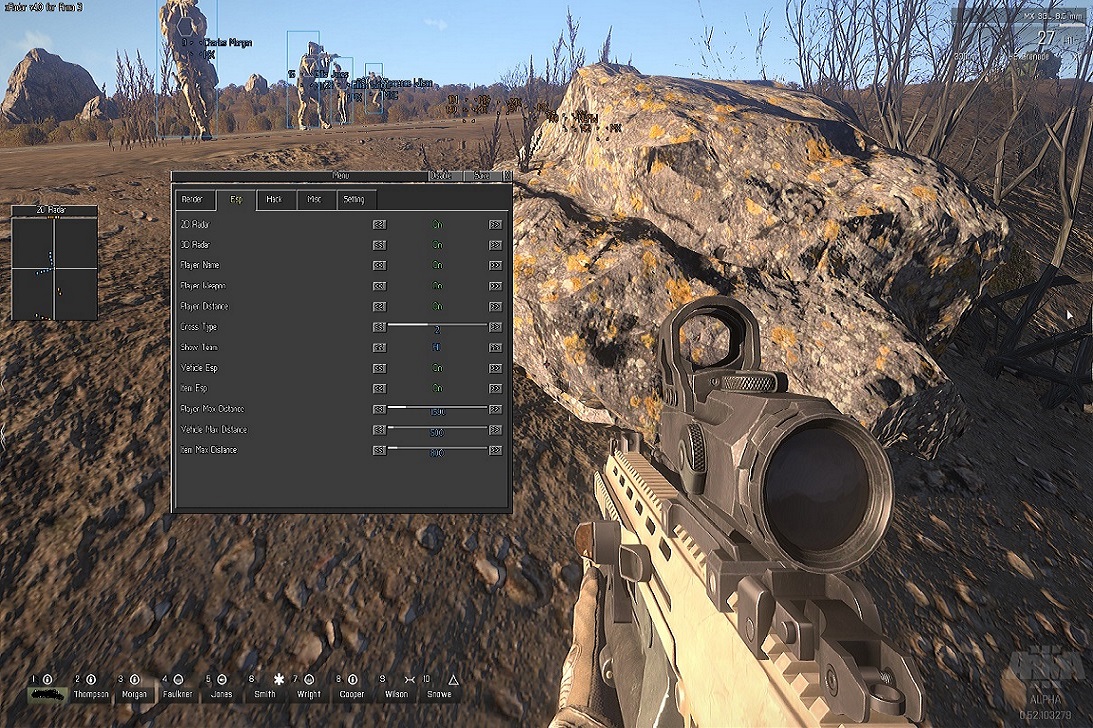Increase Cross Type with right arrow
This screenshot has width=1093, height=728.
point(495,327)
